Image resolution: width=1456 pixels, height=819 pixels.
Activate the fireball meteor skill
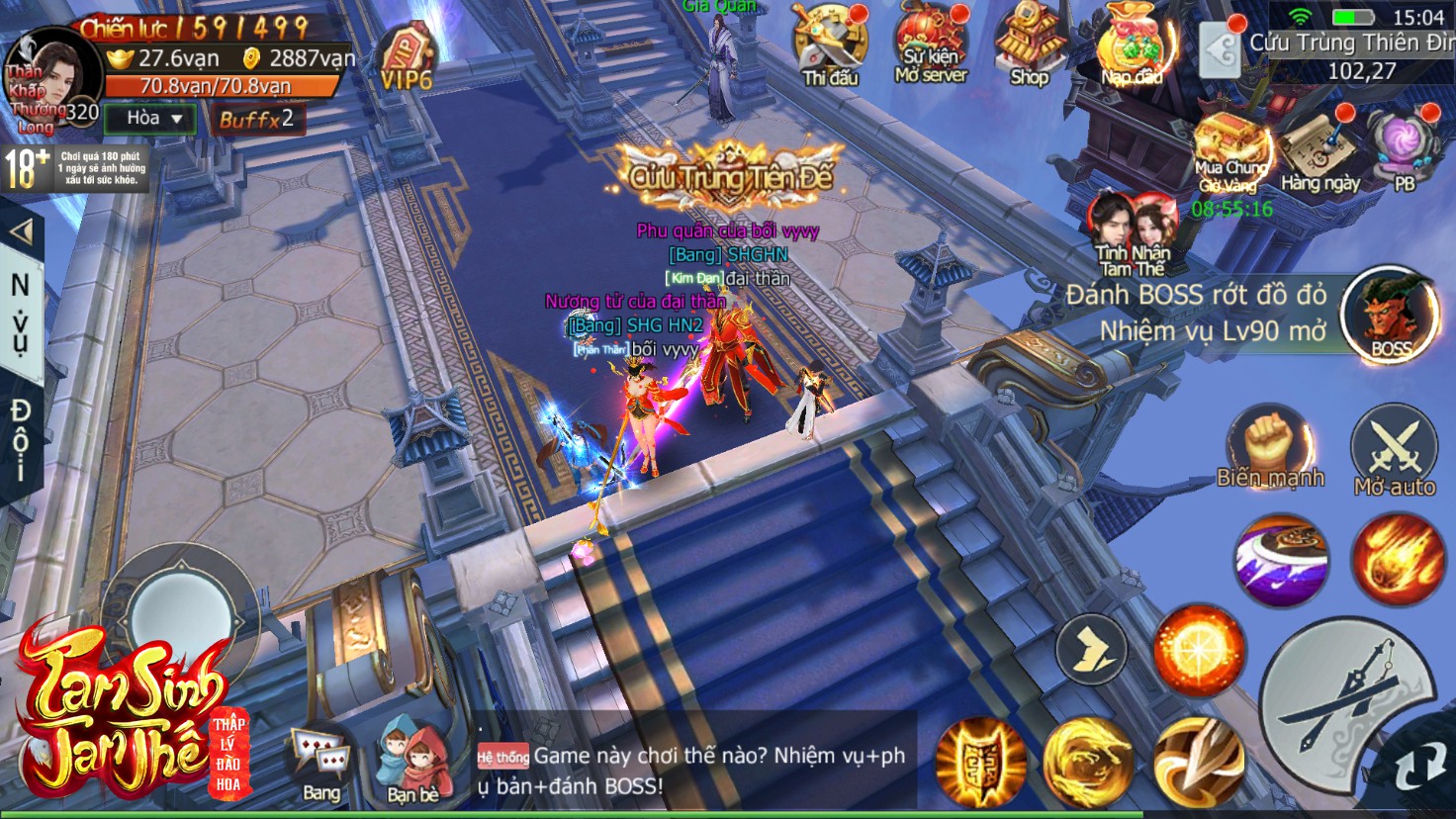click(1395, 559)
